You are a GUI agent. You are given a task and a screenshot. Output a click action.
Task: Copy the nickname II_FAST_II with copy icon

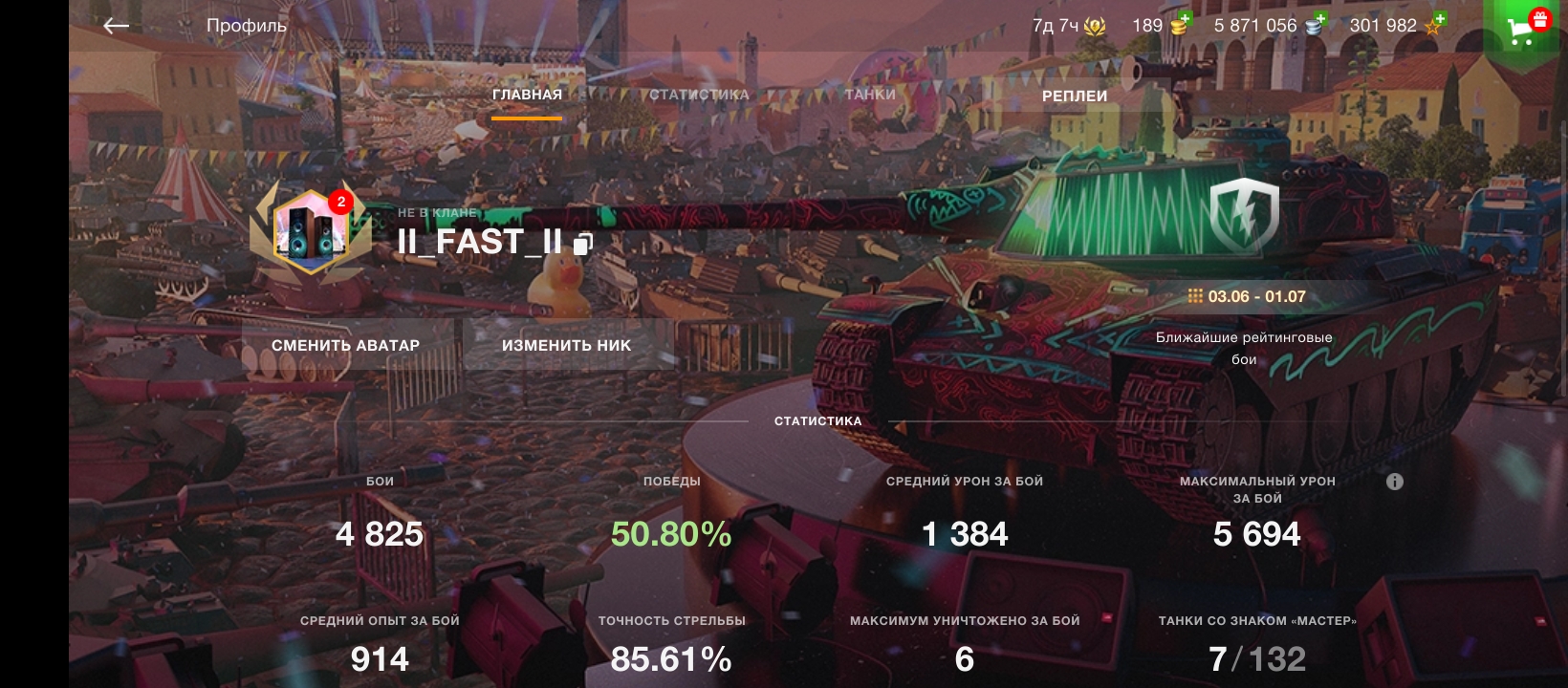coord(583,245)
